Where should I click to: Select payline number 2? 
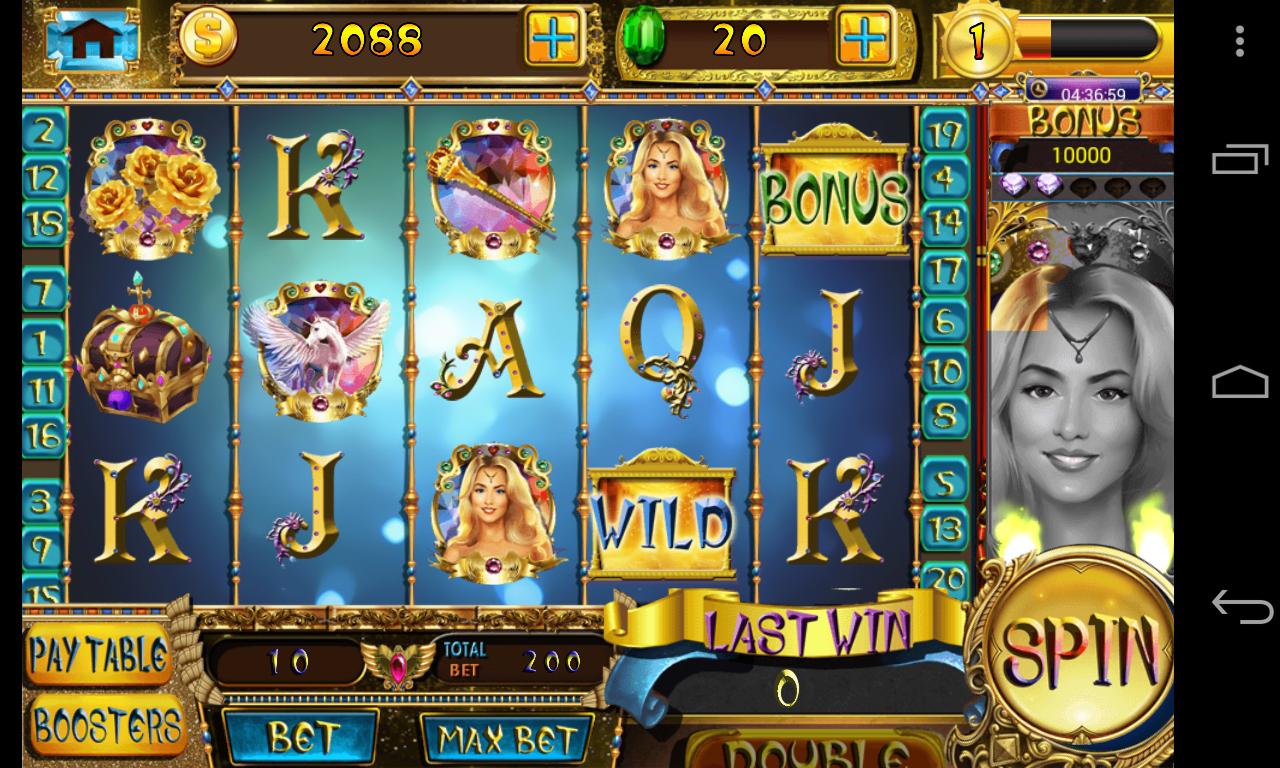[44, 130]
